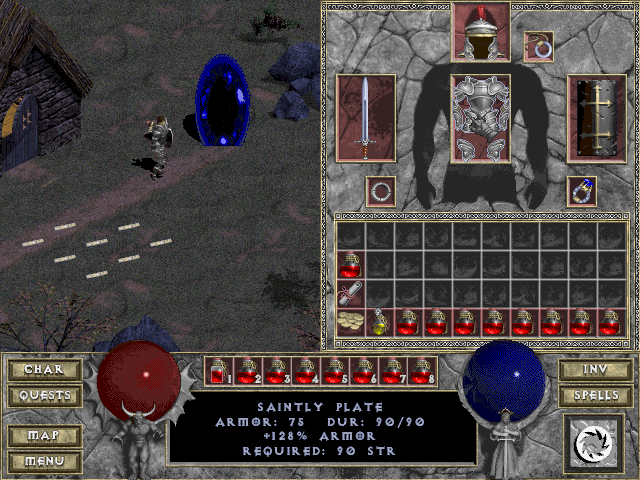The height and width of the screenshot is (480, 640).
Task: Use the potion in belt slot 8
Action: click(x=422, y=372)
